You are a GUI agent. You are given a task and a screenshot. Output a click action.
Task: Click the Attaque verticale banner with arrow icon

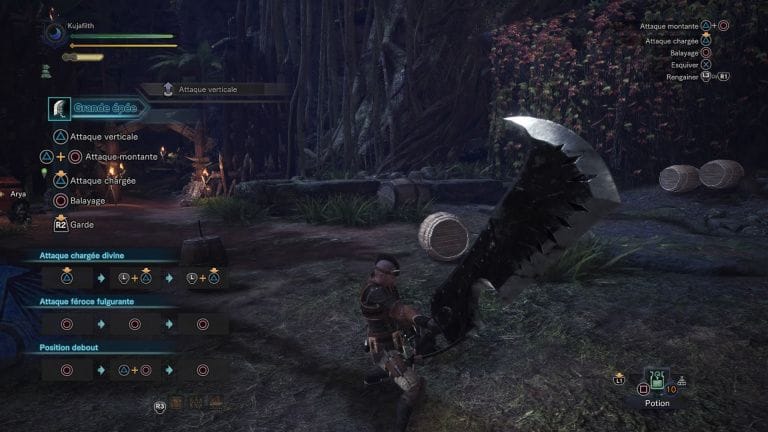(x=213, y=90)
